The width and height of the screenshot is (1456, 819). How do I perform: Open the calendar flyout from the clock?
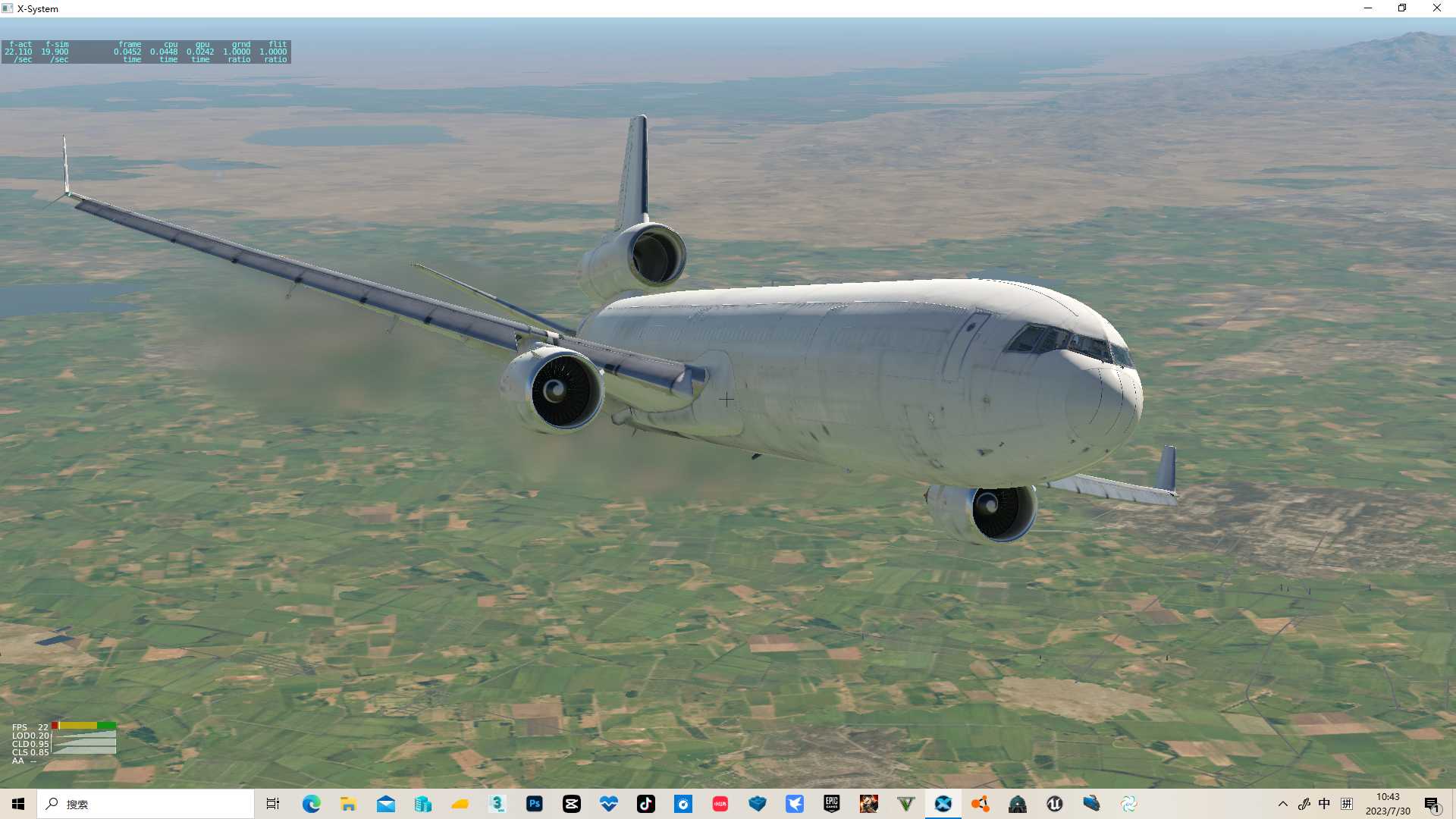[x=1388, y=802]
